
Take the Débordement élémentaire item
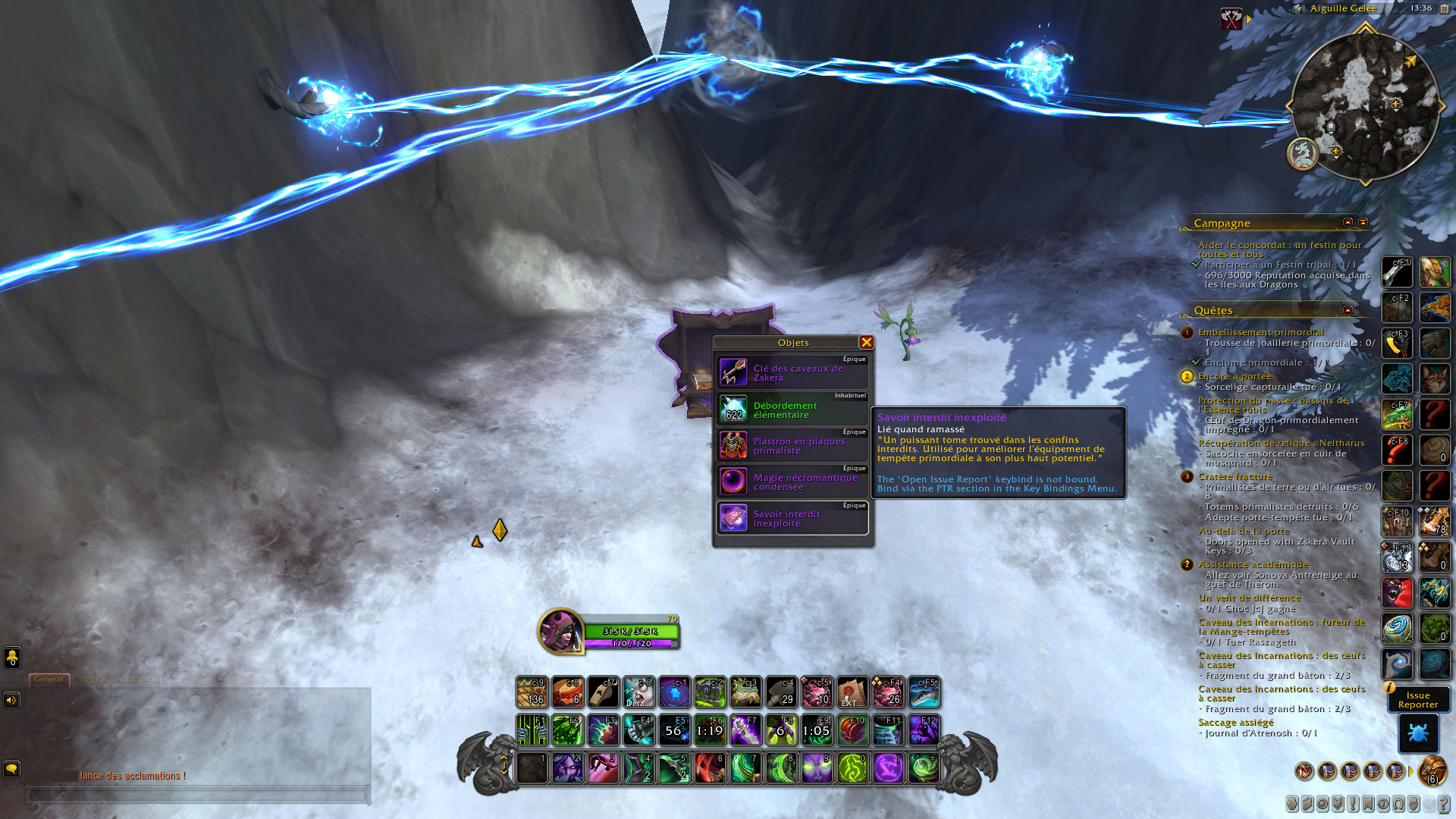(x=792, y=409)
